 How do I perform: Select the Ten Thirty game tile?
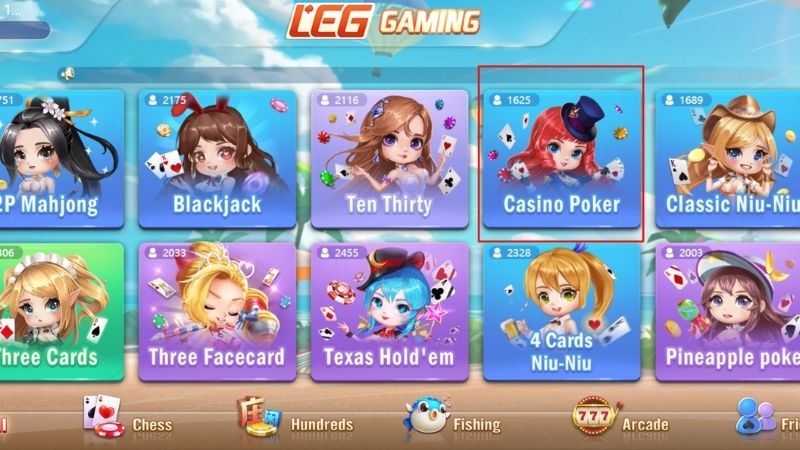389,160
